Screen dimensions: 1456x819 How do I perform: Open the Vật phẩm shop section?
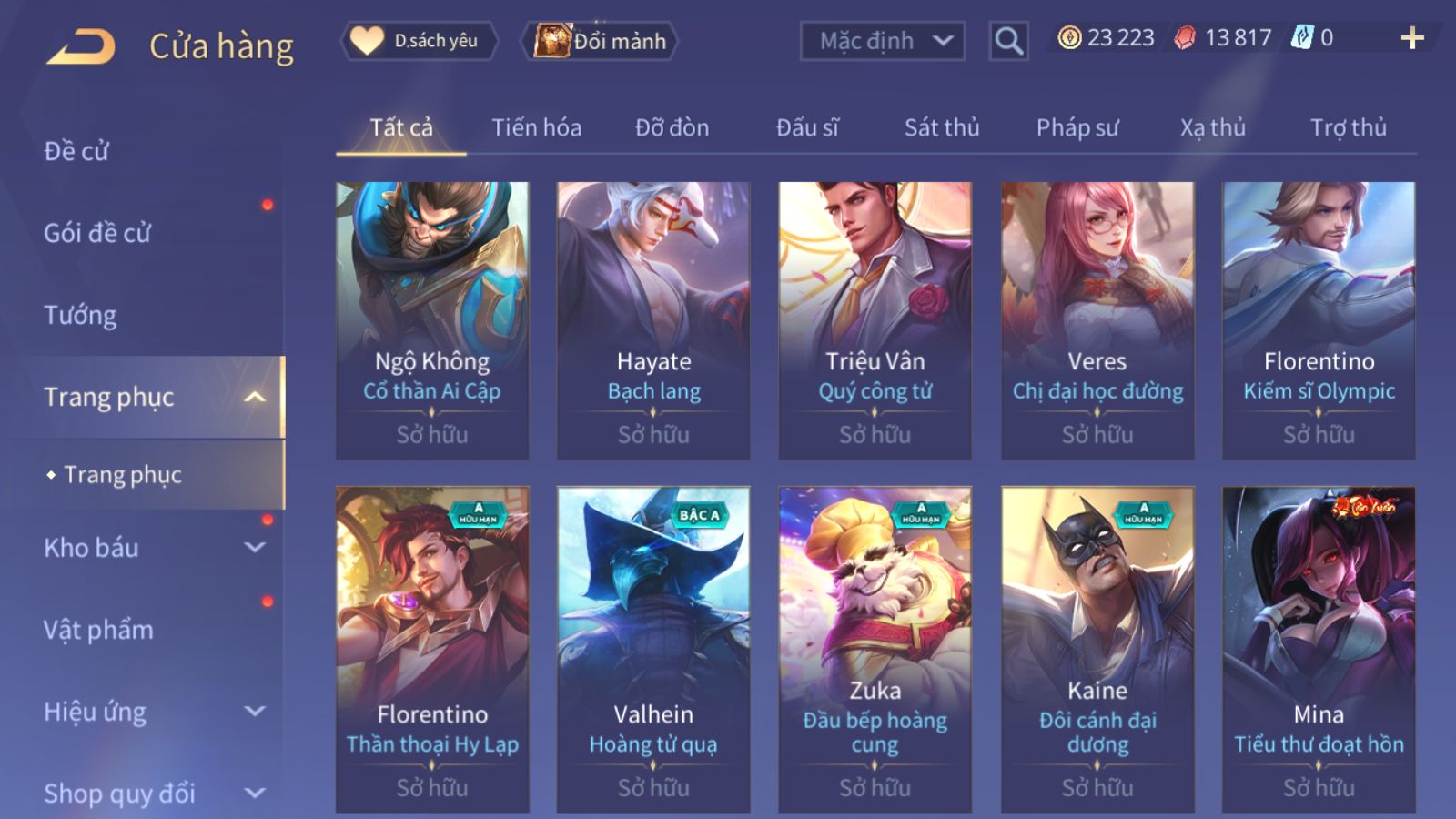click(98, 630)
